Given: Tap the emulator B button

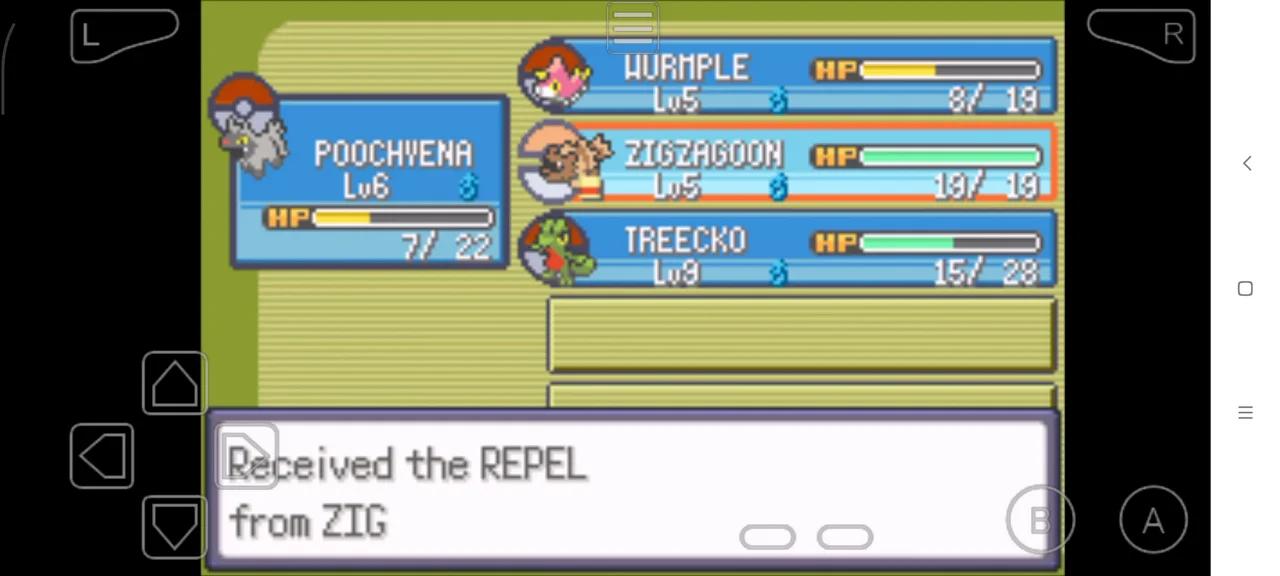Looking at the screenshot, I should click(1040, 520).
